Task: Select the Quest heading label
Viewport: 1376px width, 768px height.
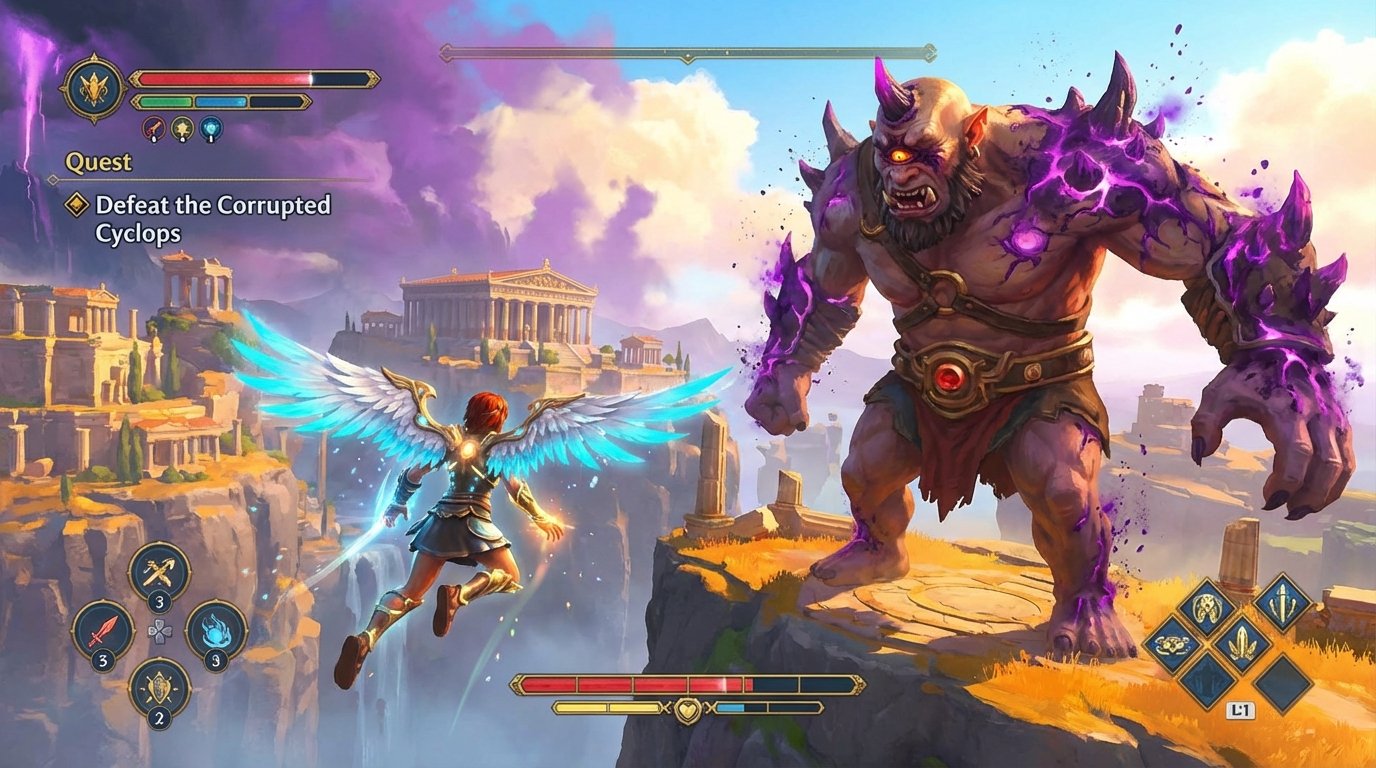Action: pyautogui.click(x=97, y=162)
